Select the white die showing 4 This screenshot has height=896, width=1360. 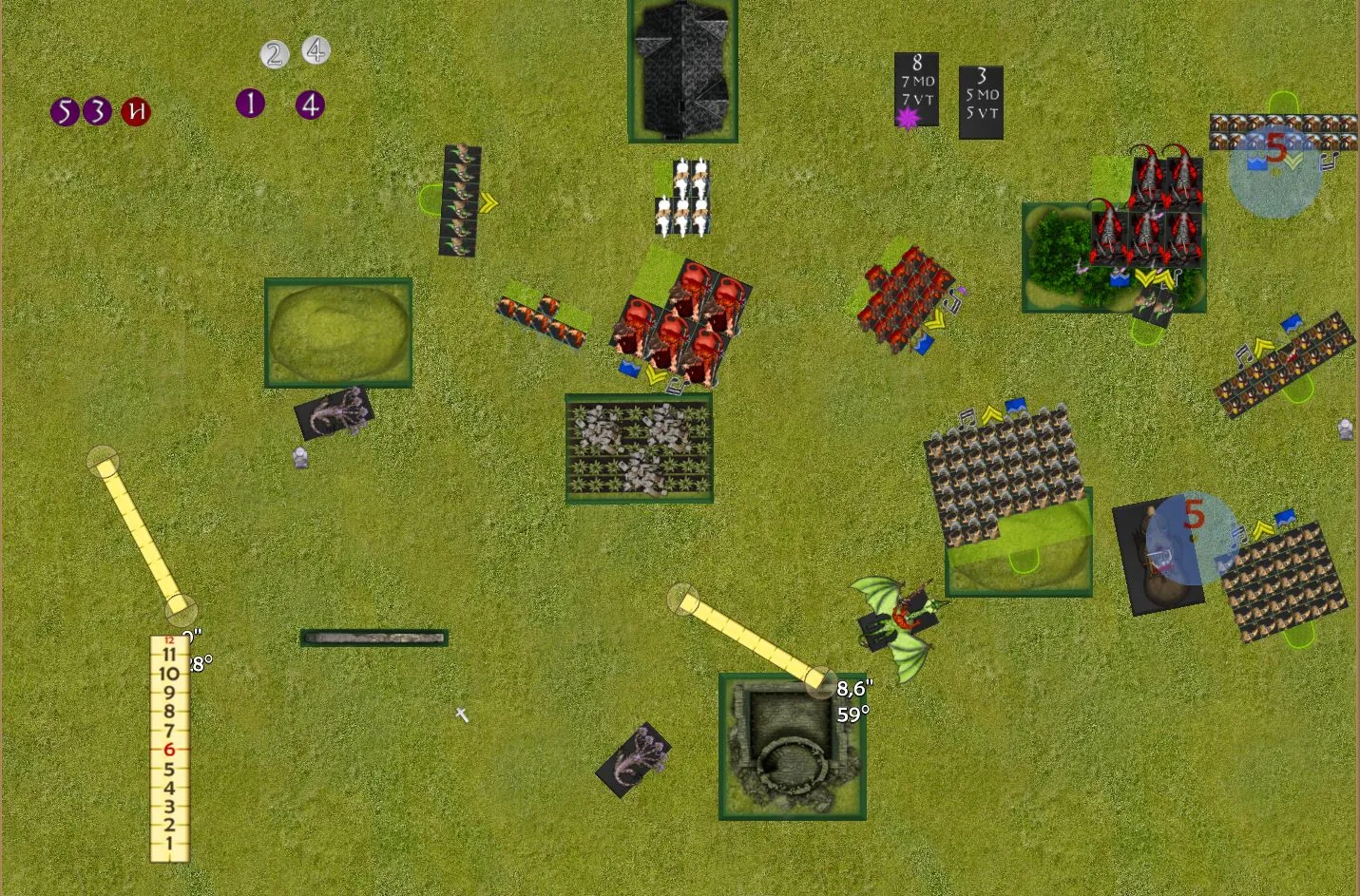tap(316, 49)
